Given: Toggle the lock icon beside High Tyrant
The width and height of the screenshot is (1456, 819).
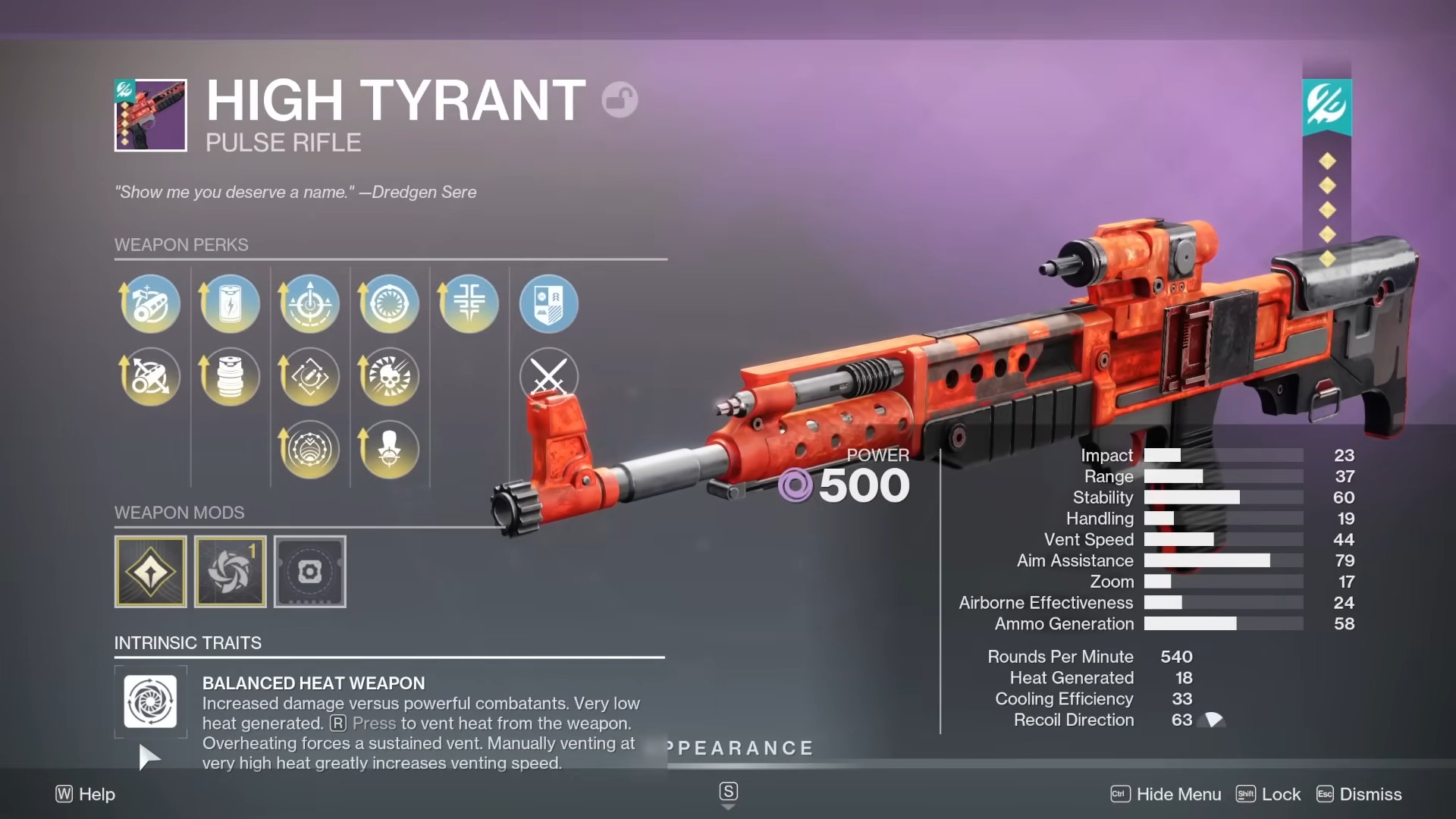Looking at the screenshot, I should pos(620,100).
